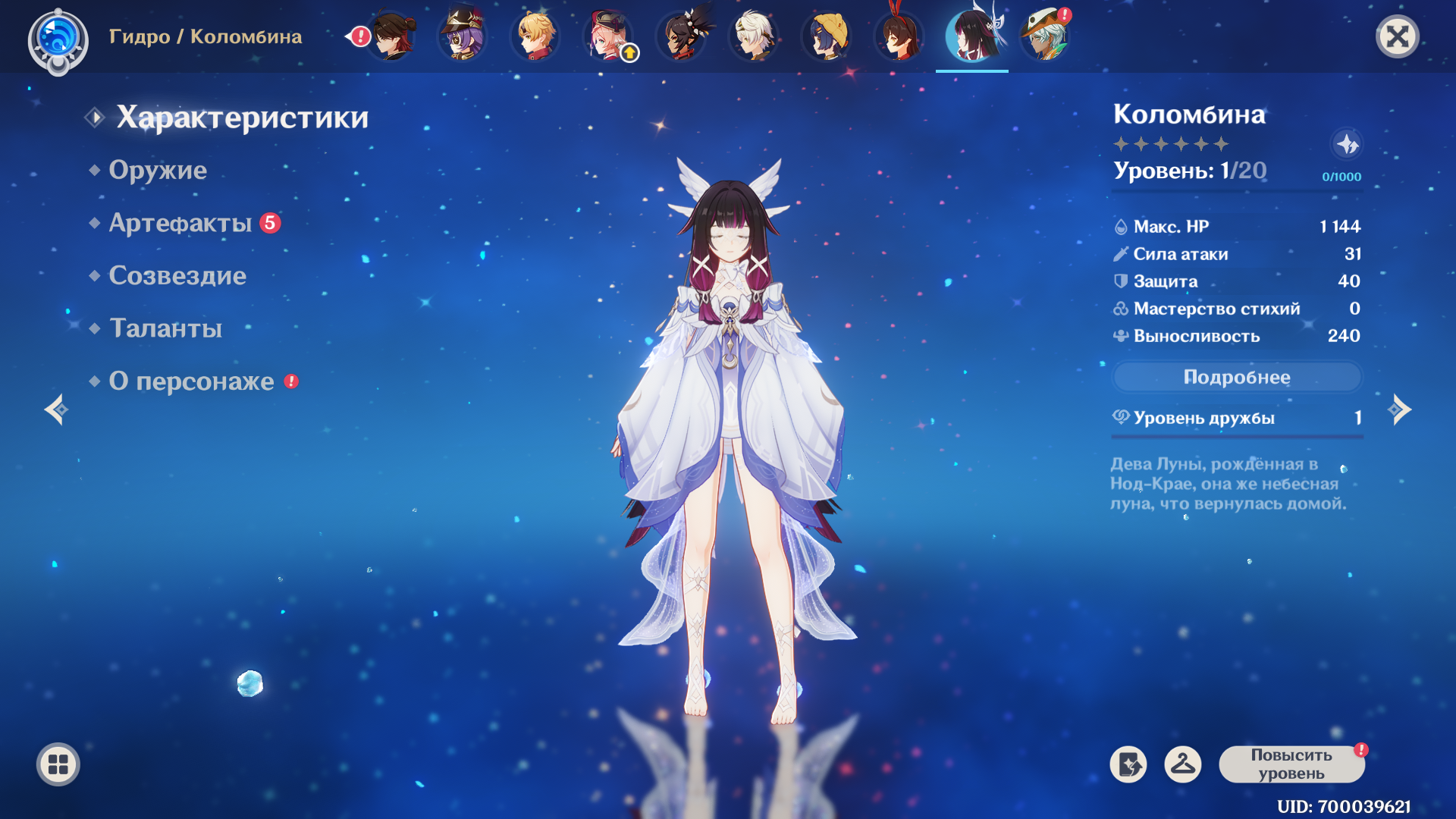Switch to the previous character with left arrow
The width and height of the screenshot is (1456, 819).
(57, 410)
